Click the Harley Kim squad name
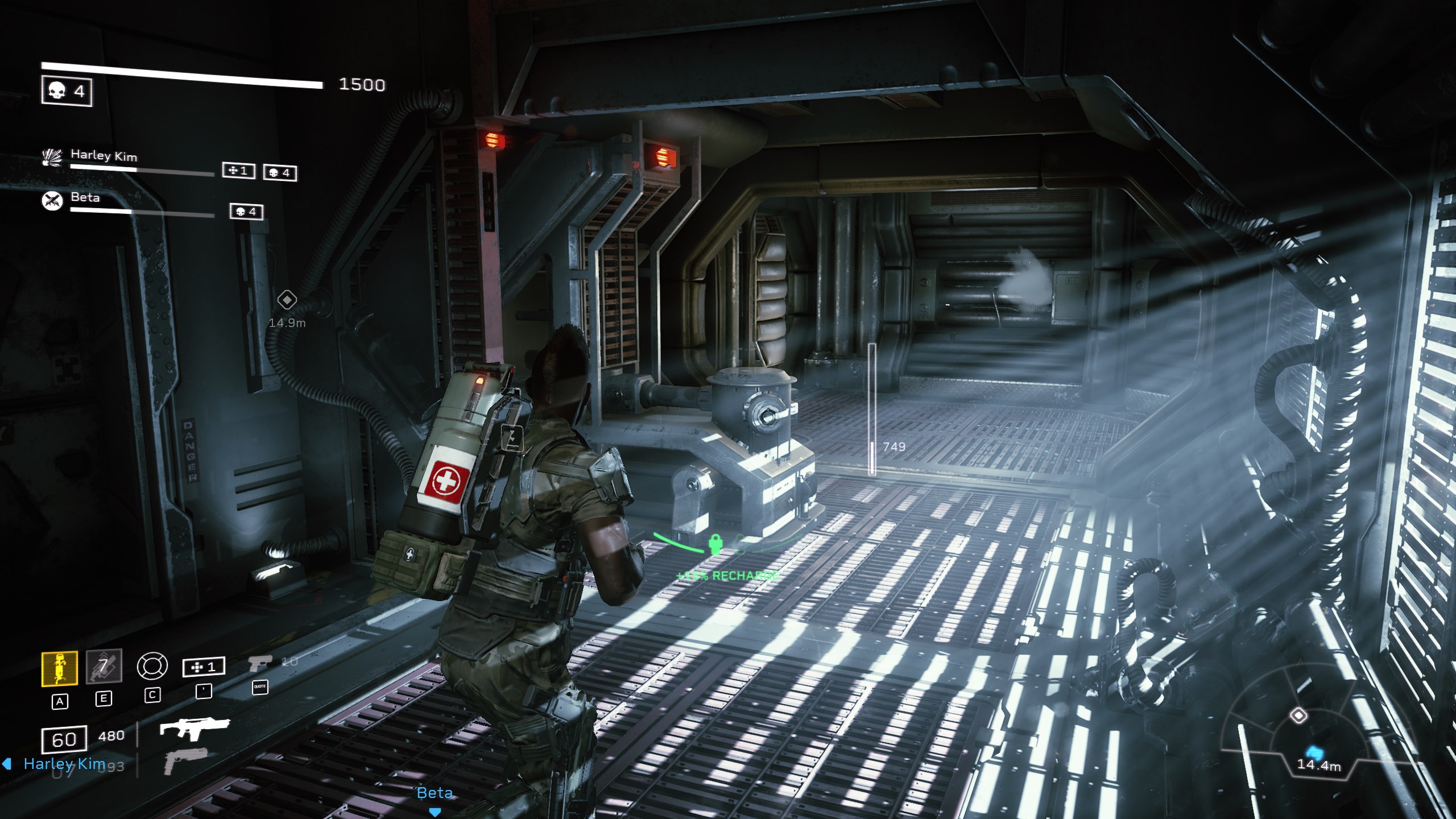The width and height of the screenshot is (1456, 819). coord(104,155)
